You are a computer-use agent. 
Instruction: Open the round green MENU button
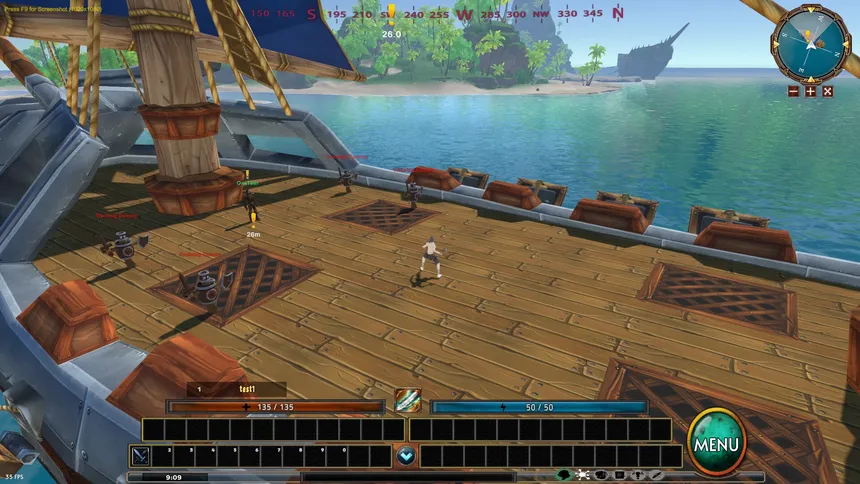pos(716,441)
